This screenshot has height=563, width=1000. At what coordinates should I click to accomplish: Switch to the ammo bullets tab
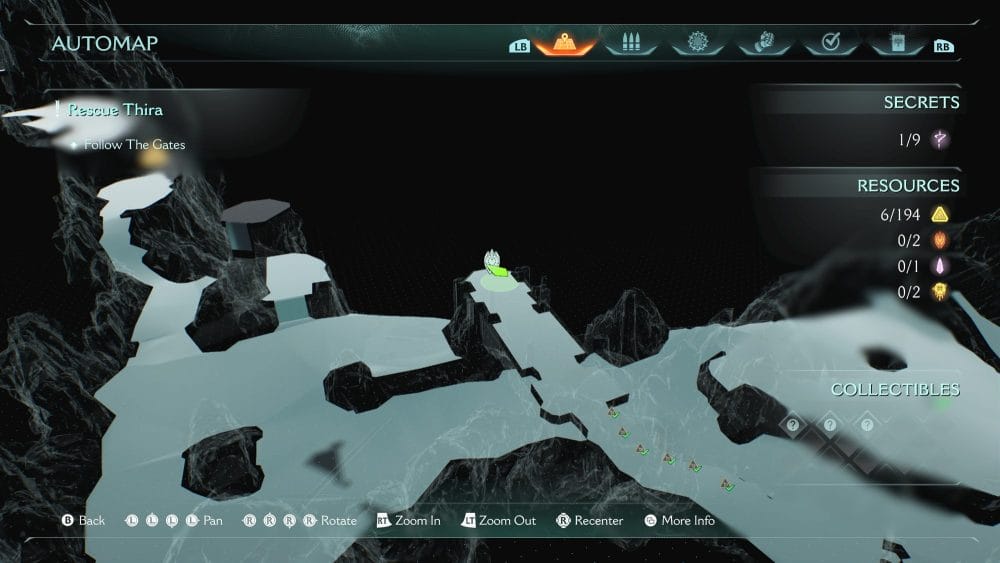tap(631, 43)
